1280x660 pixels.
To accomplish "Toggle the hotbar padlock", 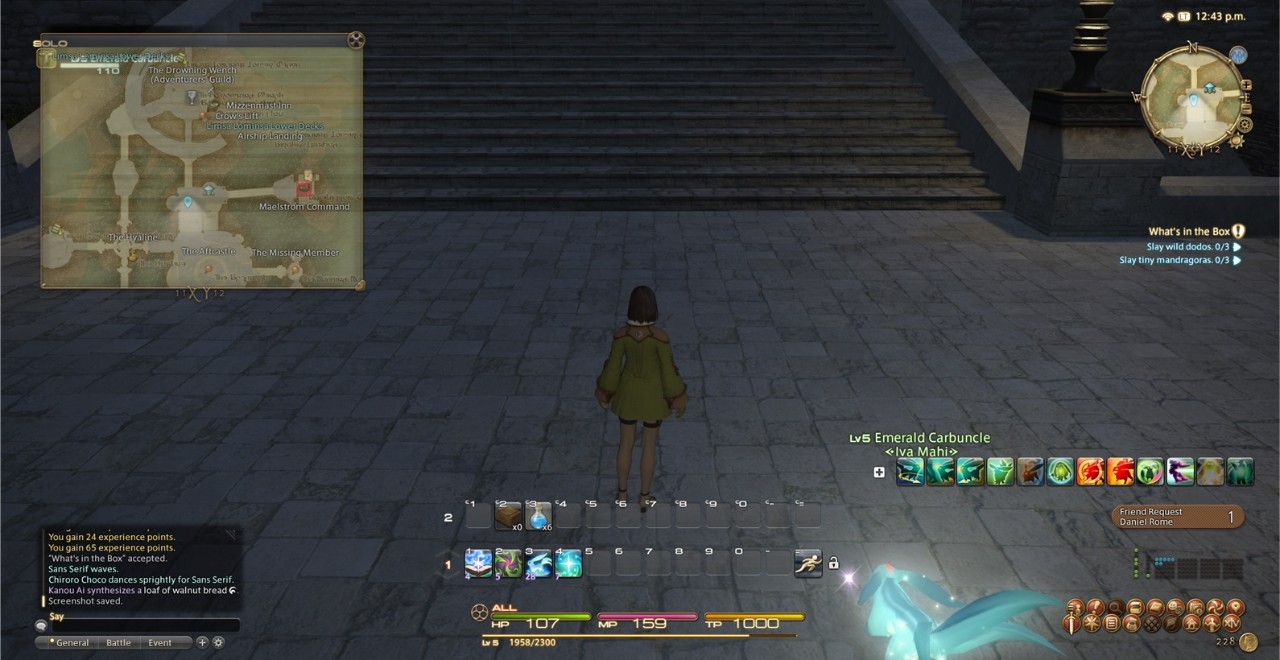I will (833, 563).
